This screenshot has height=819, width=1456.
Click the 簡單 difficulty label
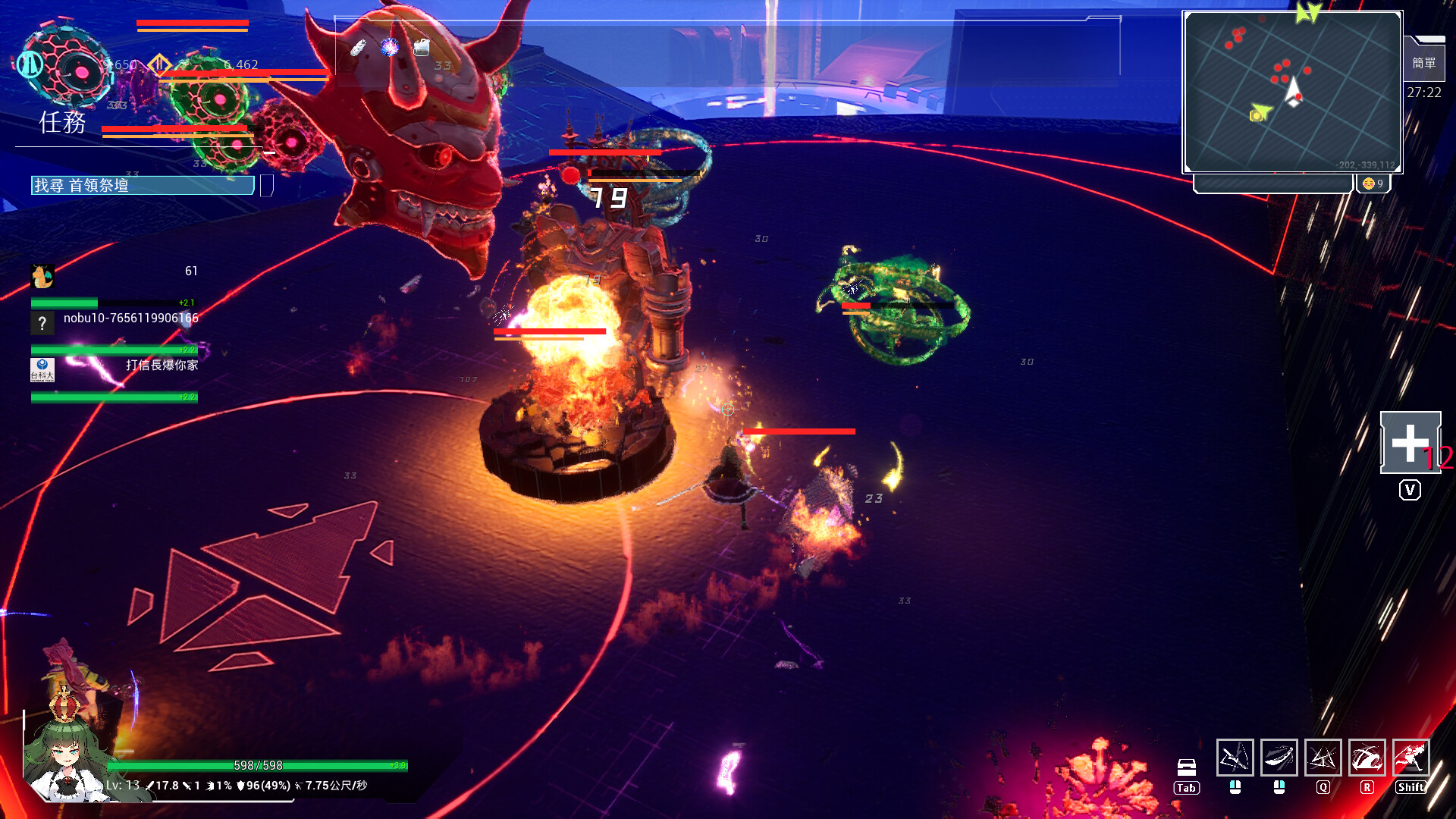pyautogui.click(x=1423, y=63)
